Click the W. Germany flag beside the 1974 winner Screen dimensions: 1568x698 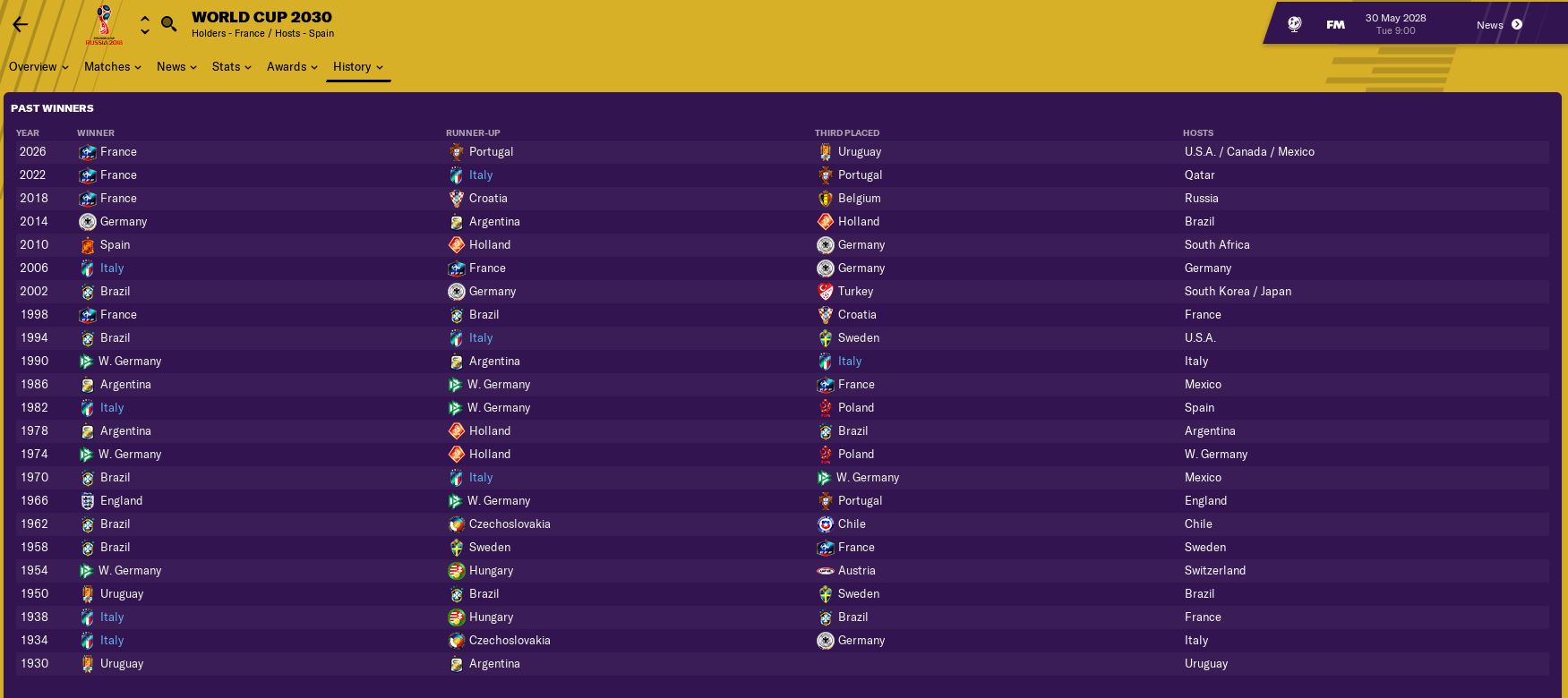(x=88, y=454)
